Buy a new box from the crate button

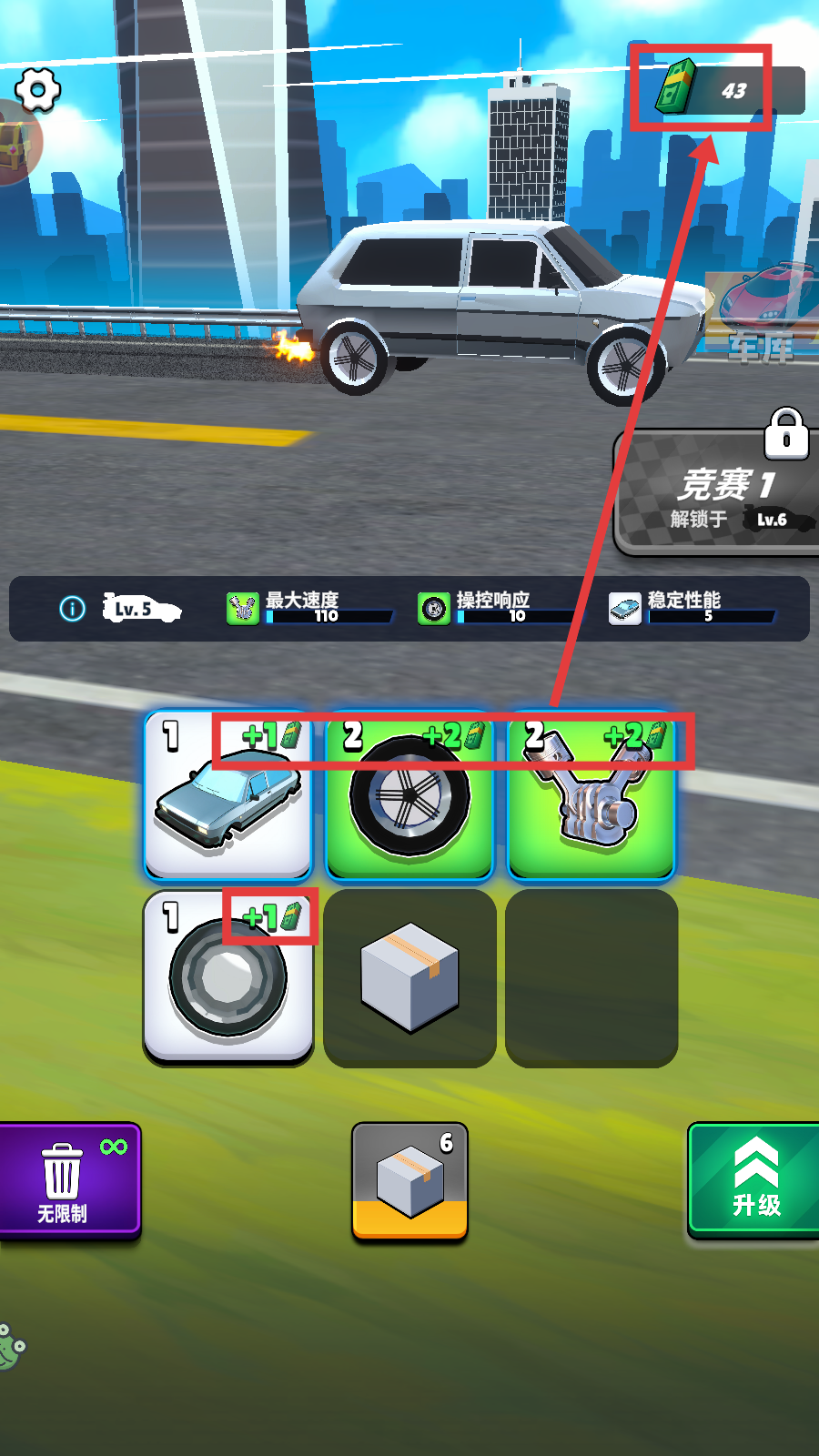pyautogui.click(x=409, y=1180)
